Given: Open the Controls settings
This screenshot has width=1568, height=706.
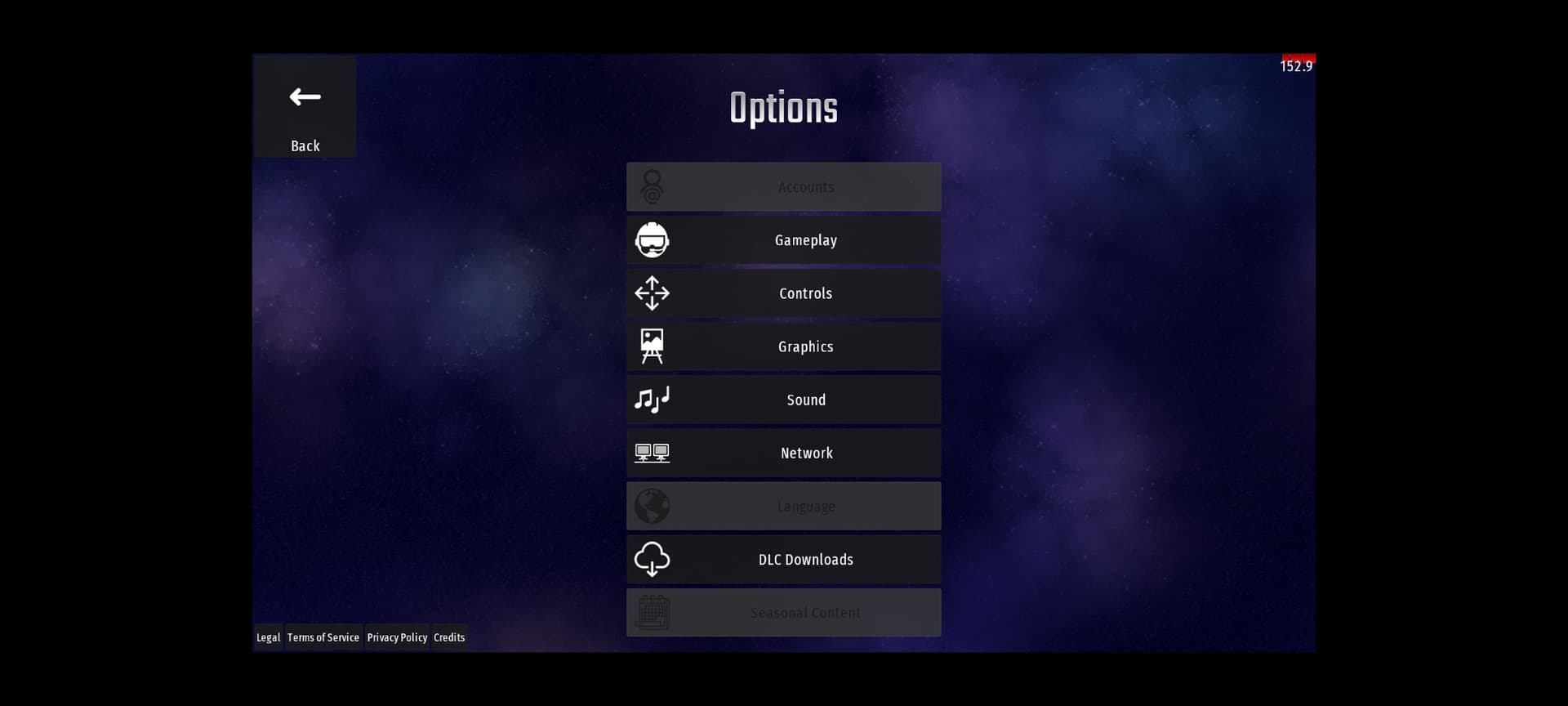Looking at the screenshot, I should tap(783, 293).
